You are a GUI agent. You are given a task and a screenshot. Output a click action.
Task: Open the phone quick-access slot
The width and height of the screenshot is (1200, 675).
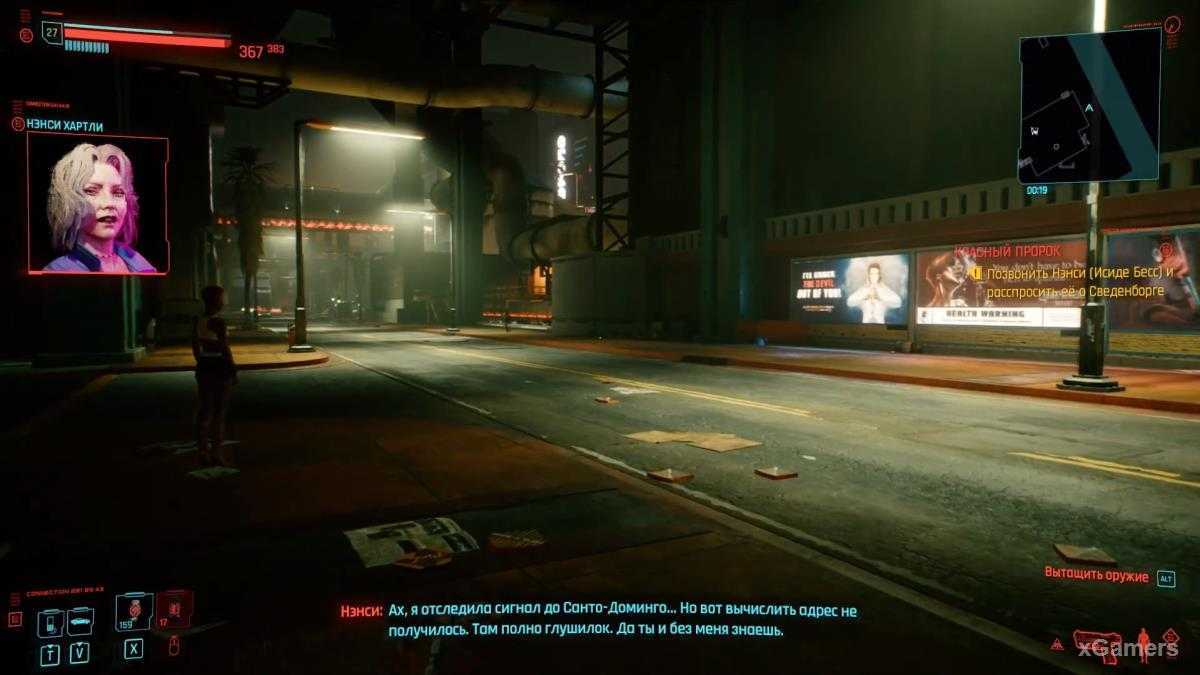coord(50,622)
